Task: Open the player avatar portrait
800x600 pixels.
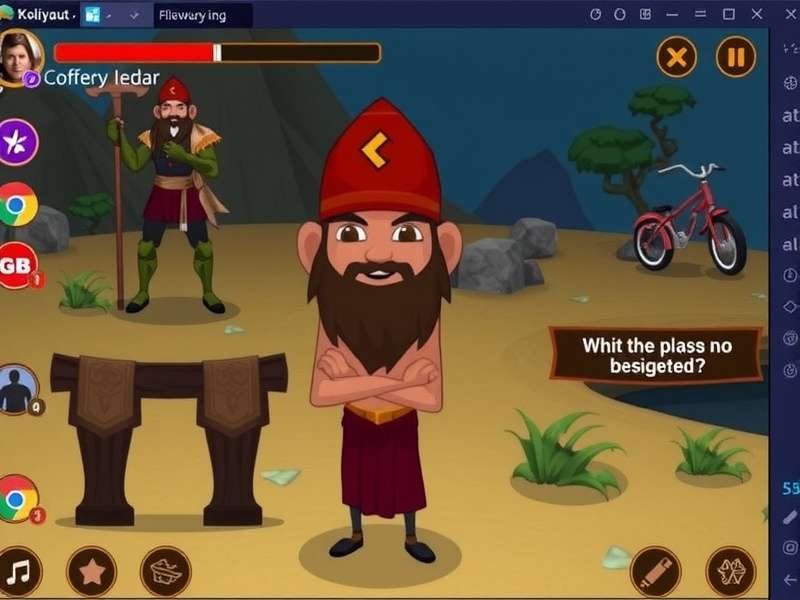Action: point(20,55)
